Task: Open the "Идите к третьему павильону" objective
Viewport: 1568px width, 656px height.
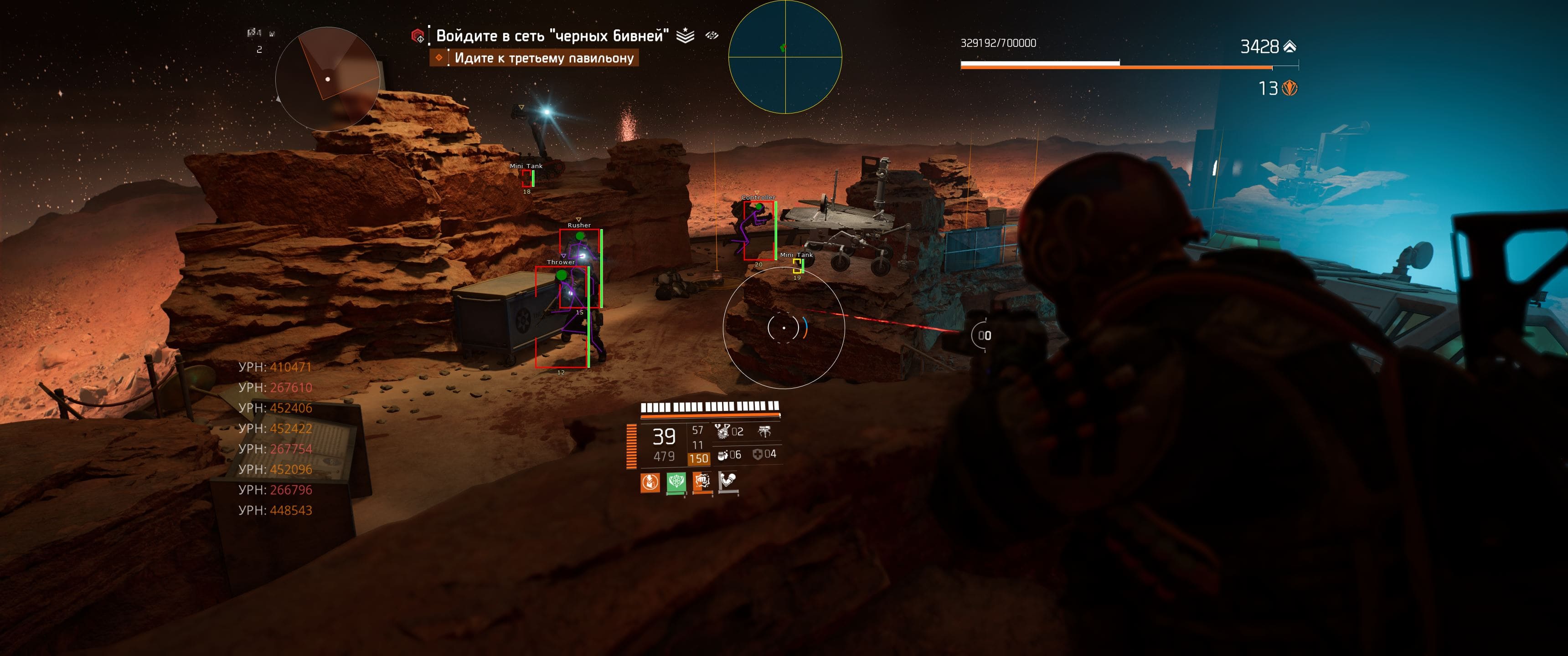Action: pos(544,58)
